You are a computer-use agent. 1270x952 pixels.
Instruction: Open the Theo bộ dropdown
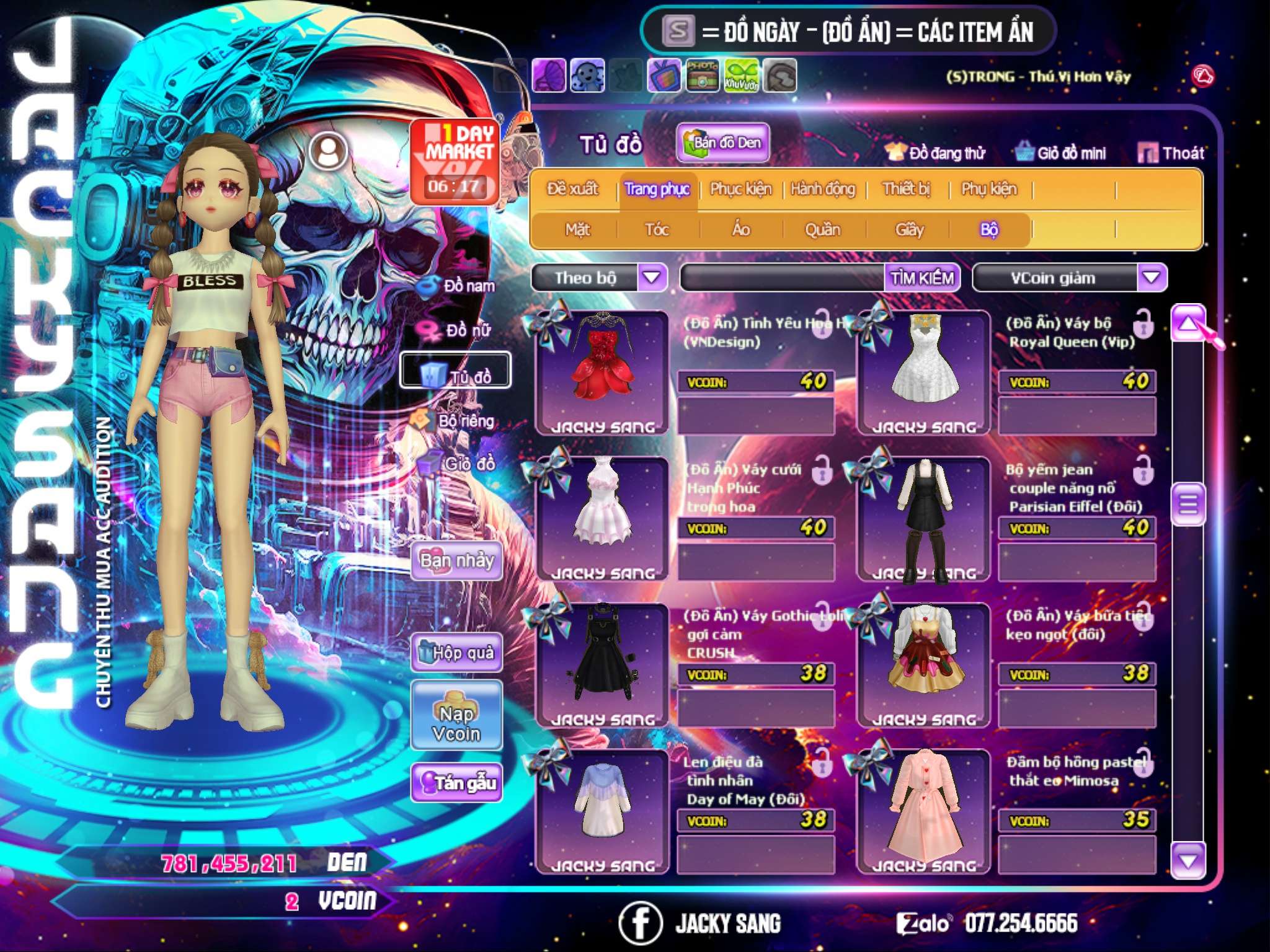click(652, 277)
